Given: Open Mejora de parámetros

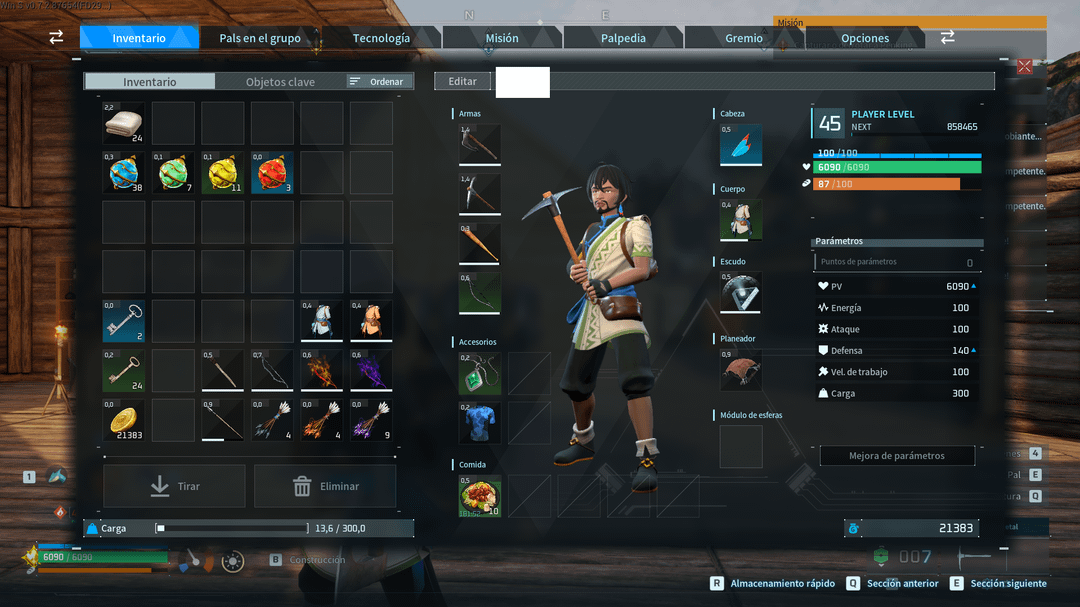Looking at the screenshot, I should pos(897,456).
